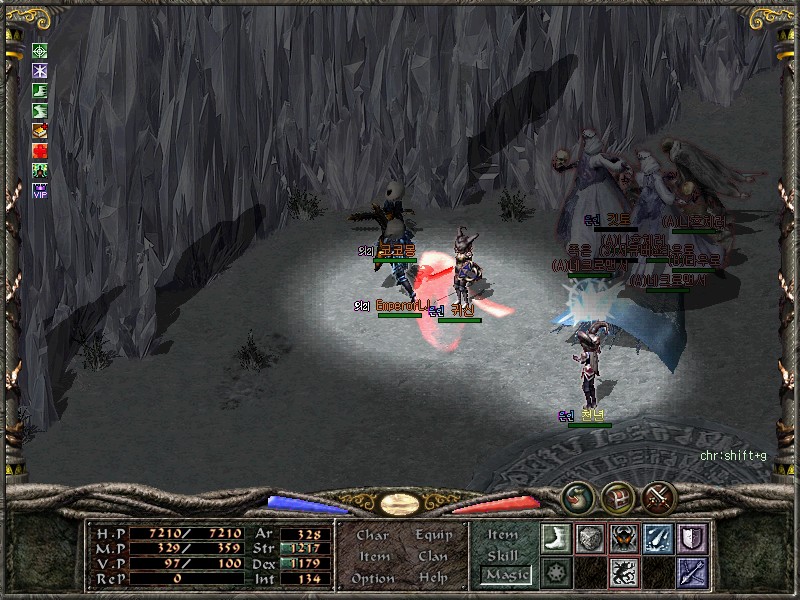Click the green crosshair buff icon
800x600 pixels.
pos(40,51)
